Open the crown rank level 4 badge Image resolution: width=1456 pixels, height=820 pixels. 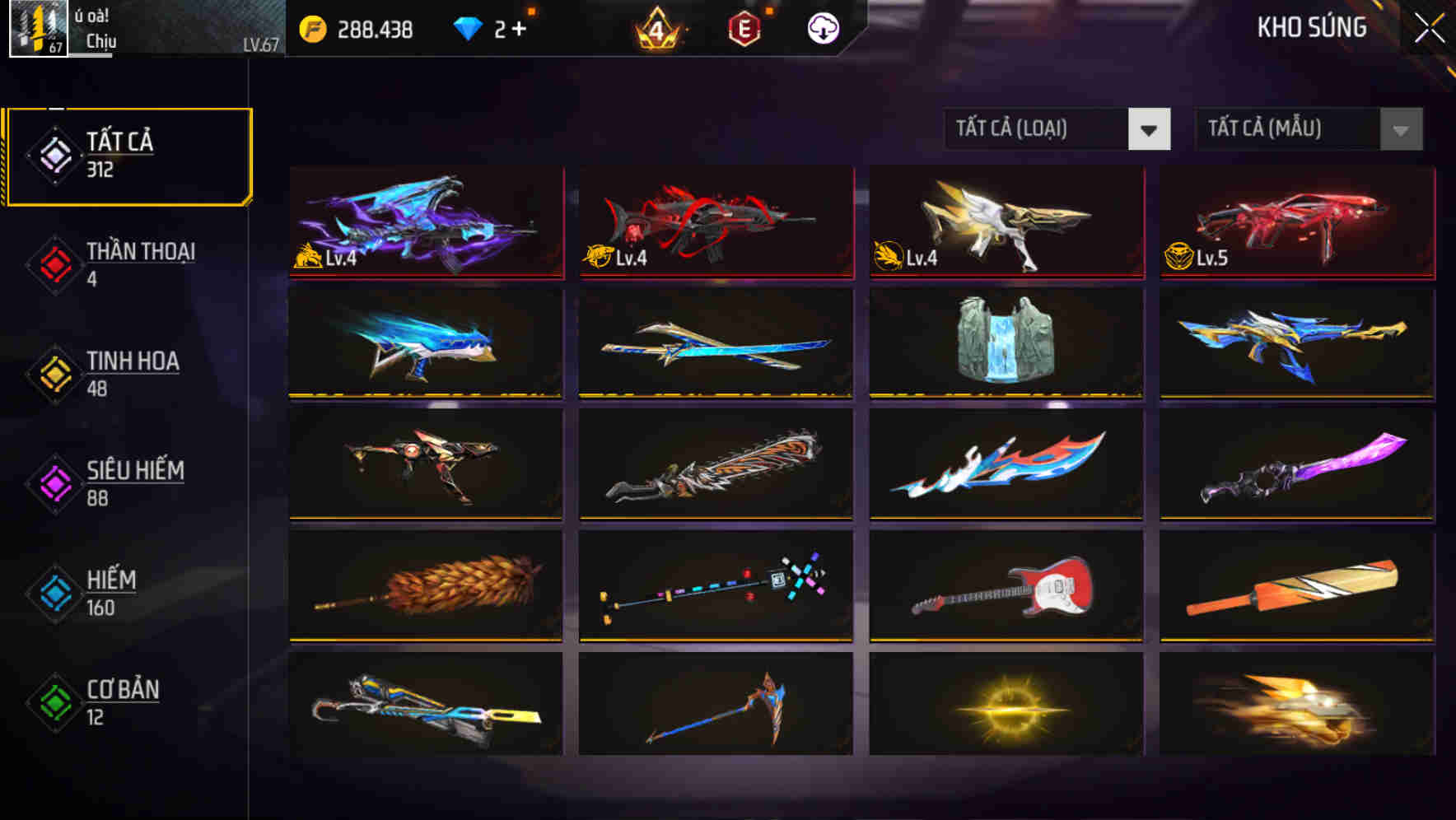point(656,27)
